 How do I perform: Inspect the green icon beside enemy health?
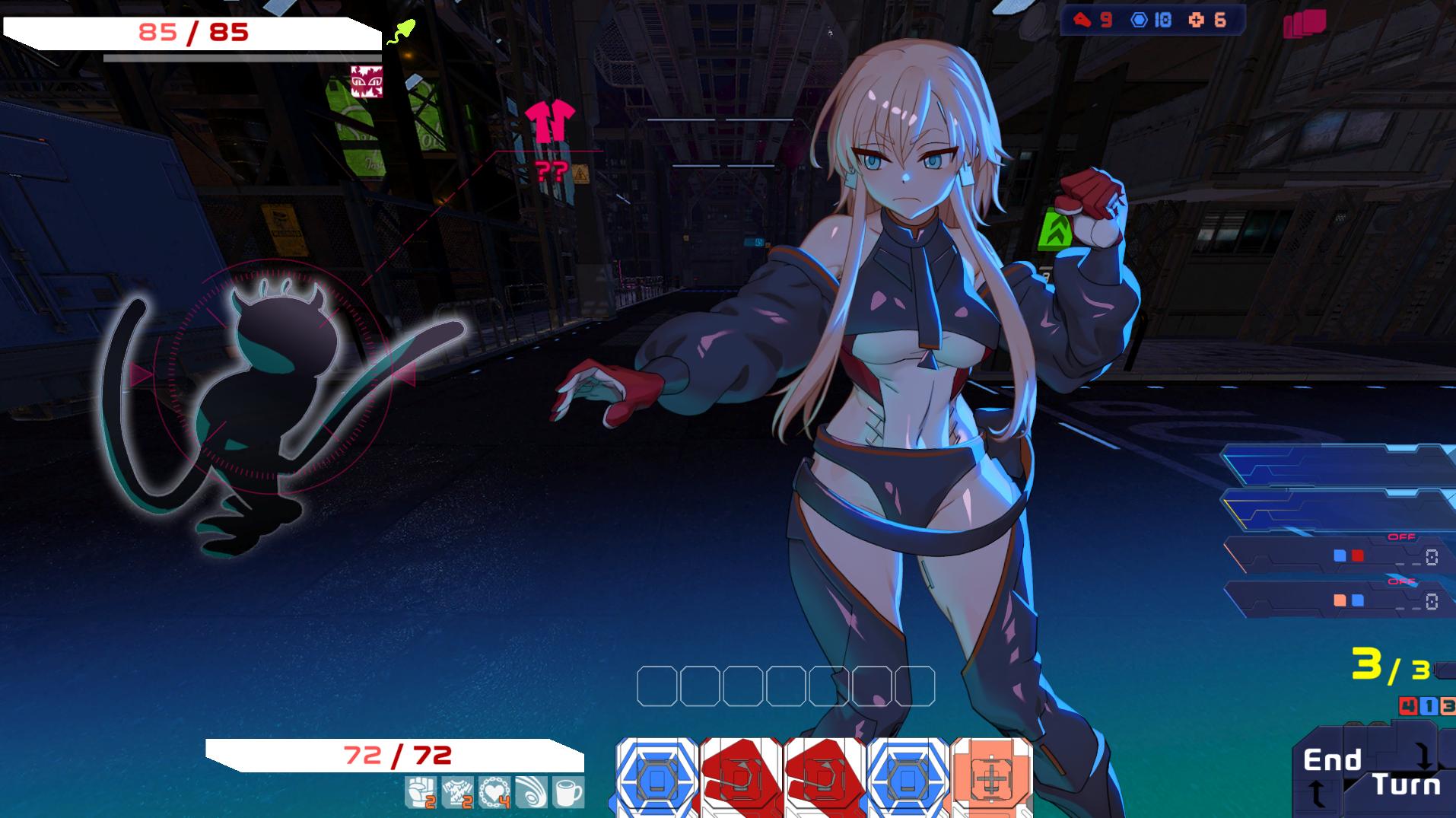tap(401, 32)
